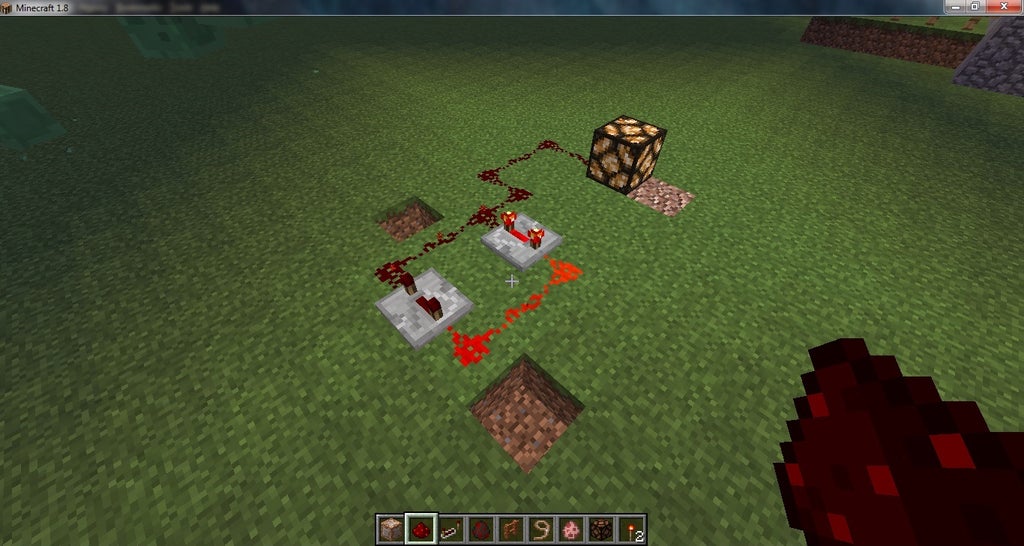Viewport: 1024px width, 546px height.
Task: Select the redstone repeater hotbar slot
Action: tap(452, 529)
